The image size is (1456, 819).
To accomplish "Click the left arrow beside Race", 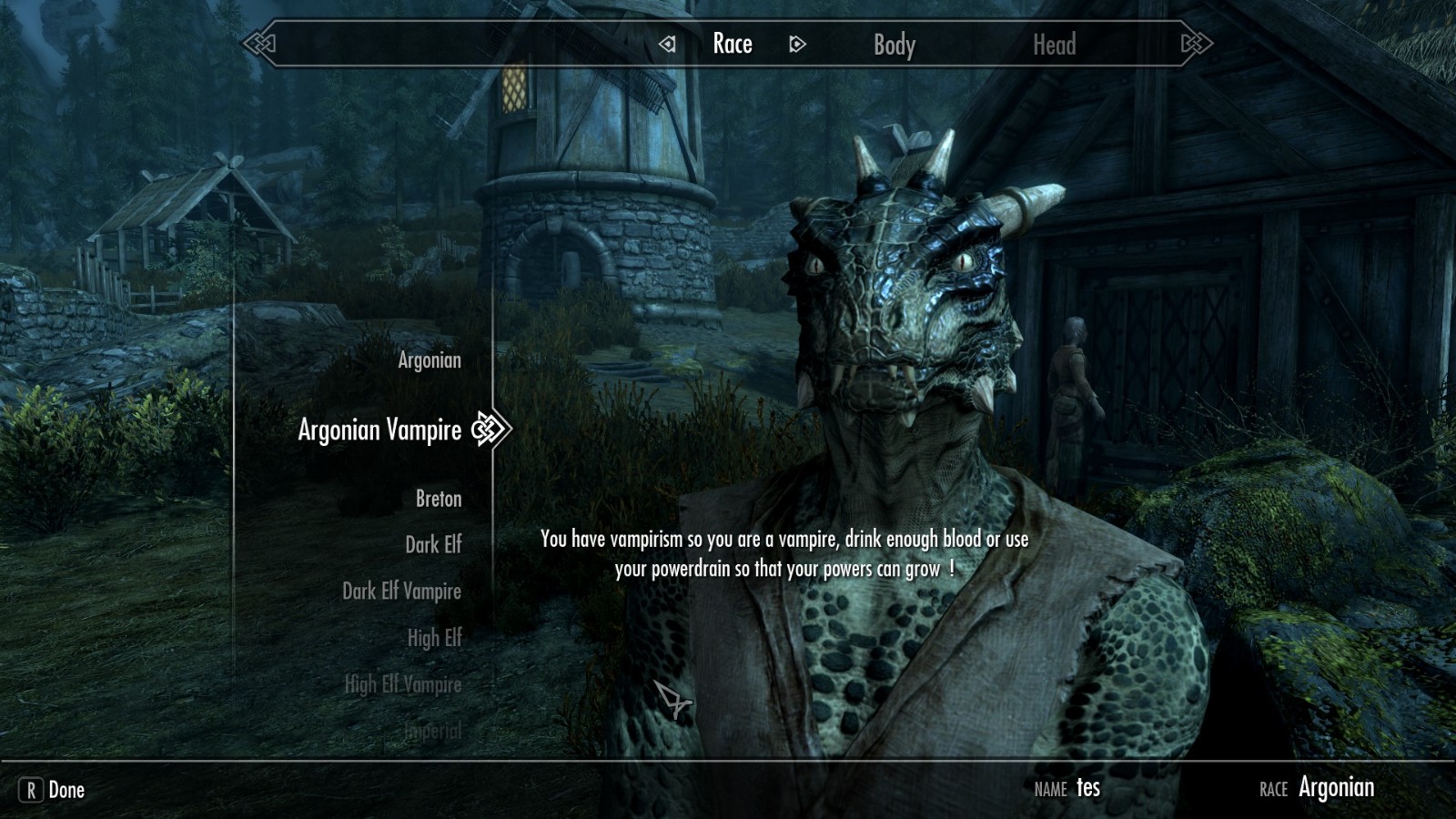I will tap(668, 44).
